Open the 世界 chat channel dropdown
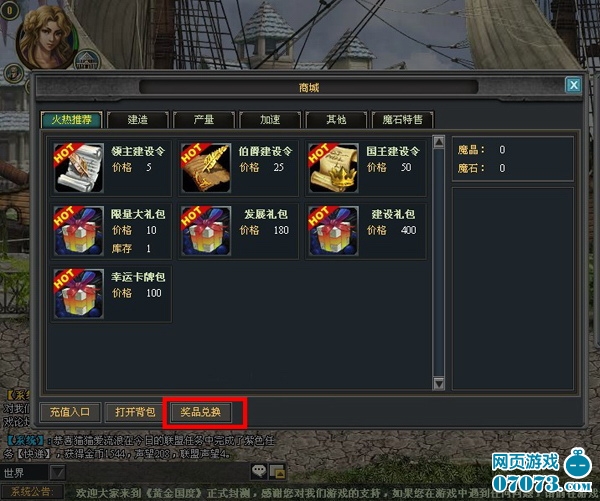Screen dimensions: 600x501 click(x=58, y=472)
